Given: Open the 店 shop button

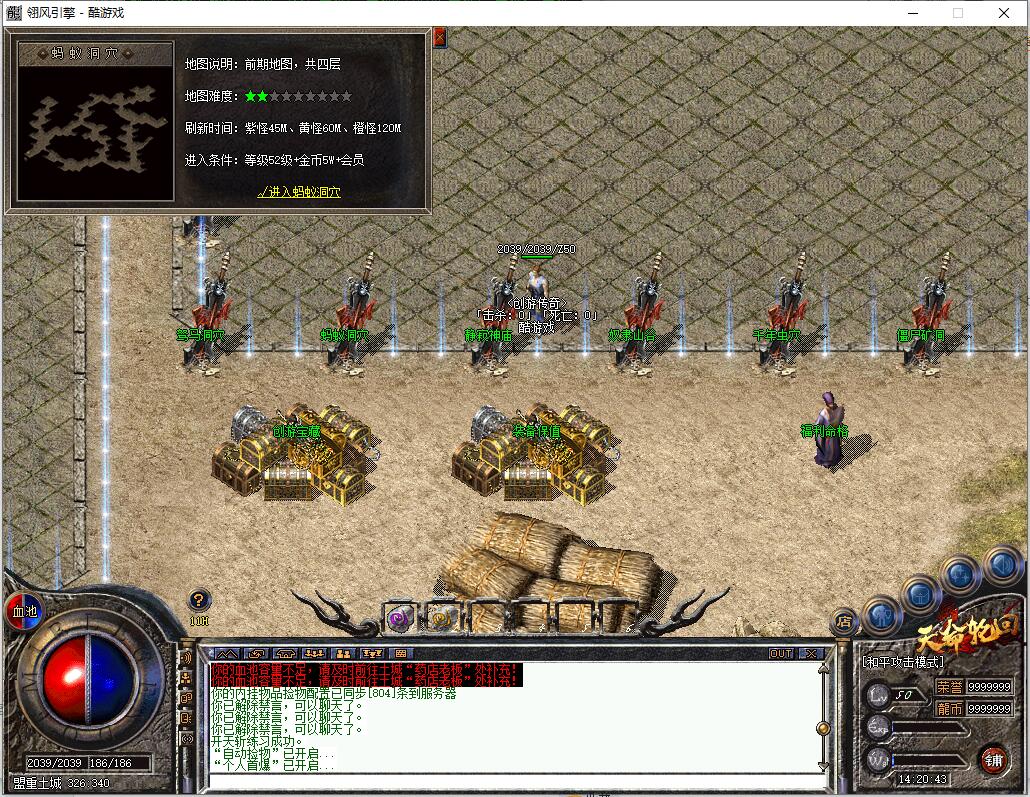Looking at the screenshot, I should pos(845,621).
